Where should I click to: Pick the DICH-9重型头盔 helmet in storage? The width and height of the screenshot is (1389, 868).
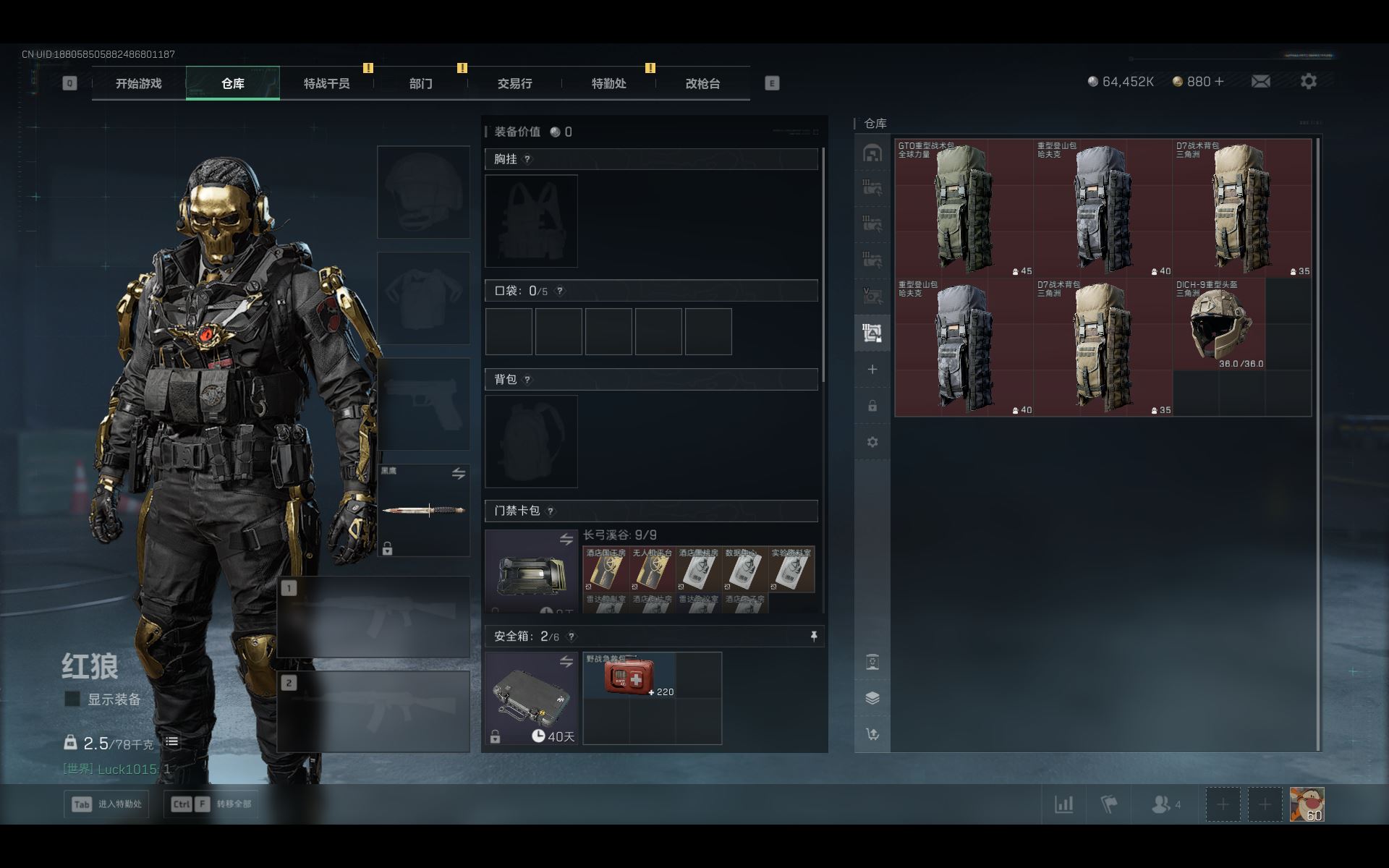click(1219, 324)
